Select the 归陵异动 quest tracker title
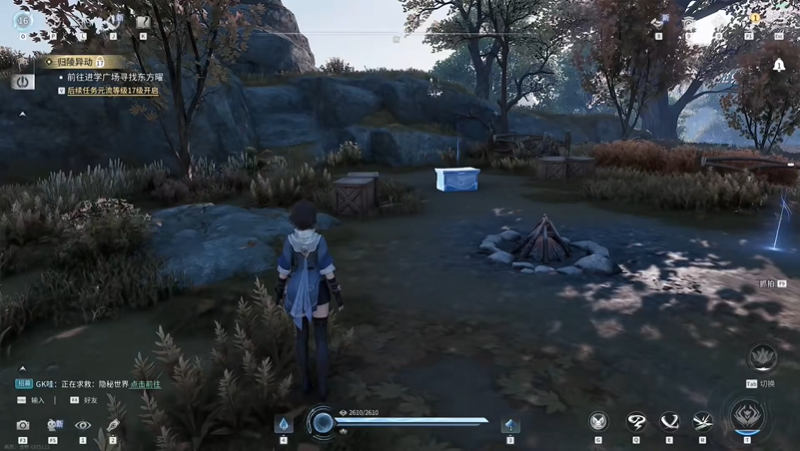 click(75, 62)
